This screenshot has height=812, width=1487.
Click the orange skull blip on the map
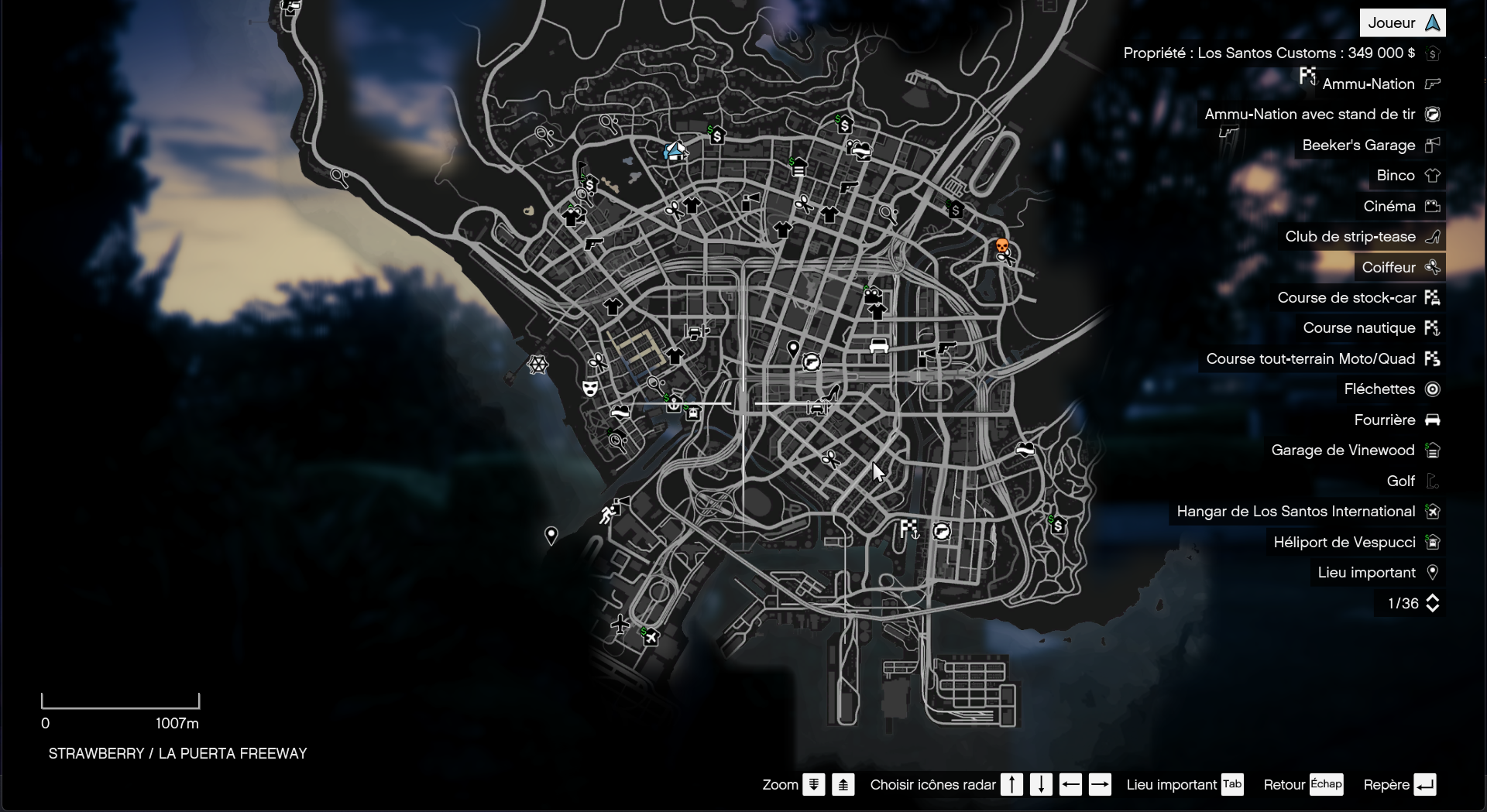(x=1002, y=247)
